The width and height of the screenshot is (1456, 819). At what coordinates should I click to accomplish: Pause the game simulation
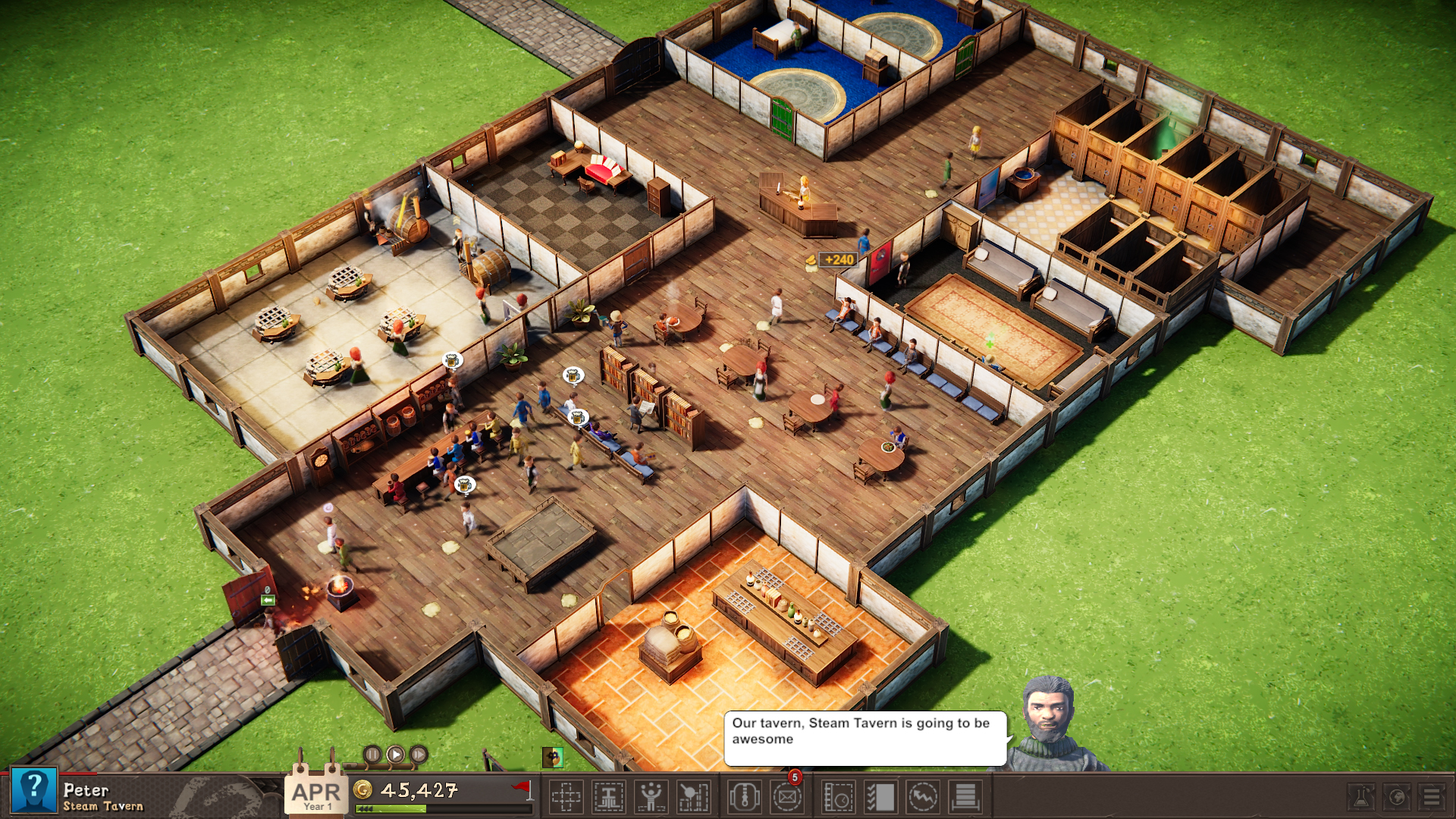tap(373, 756)
